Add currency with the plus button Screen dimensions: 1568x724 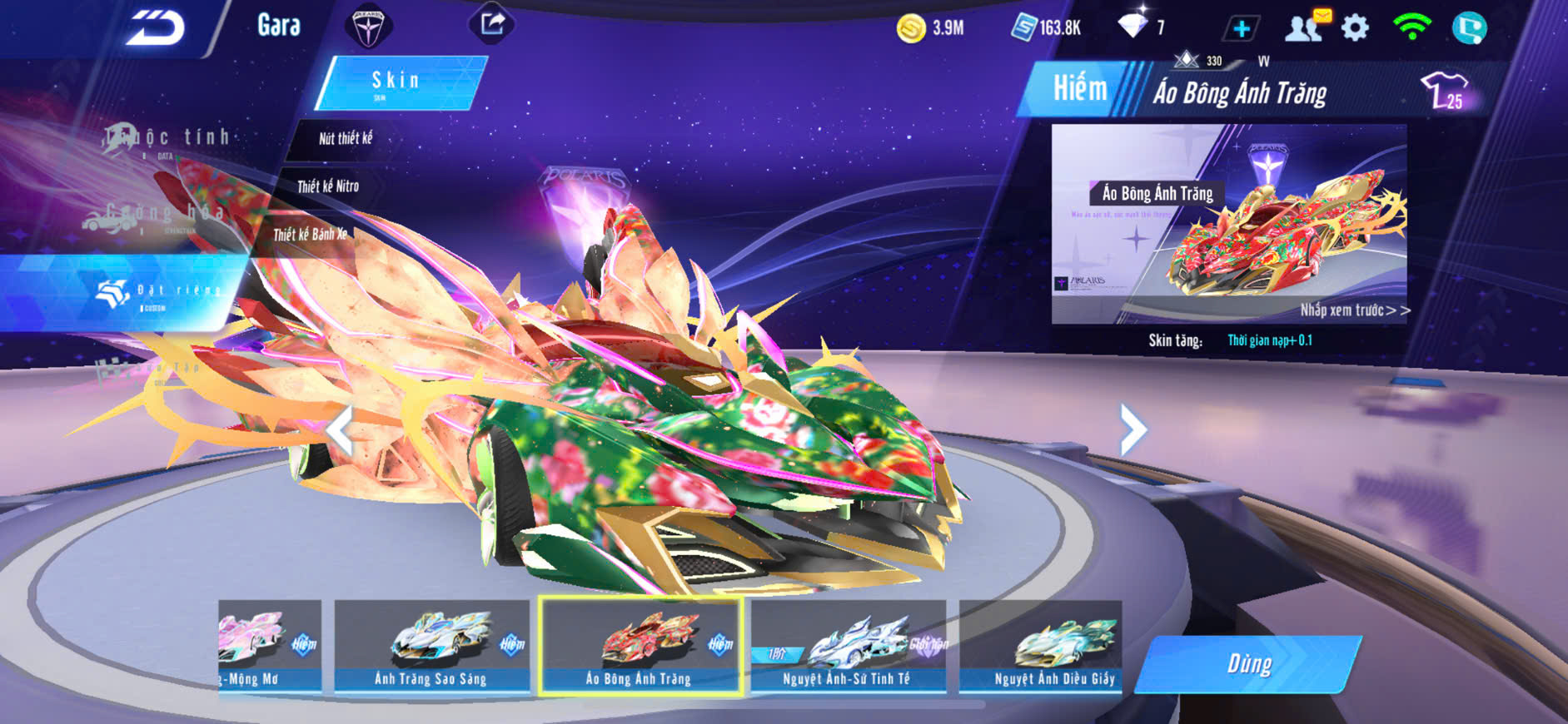(1241, 29)
